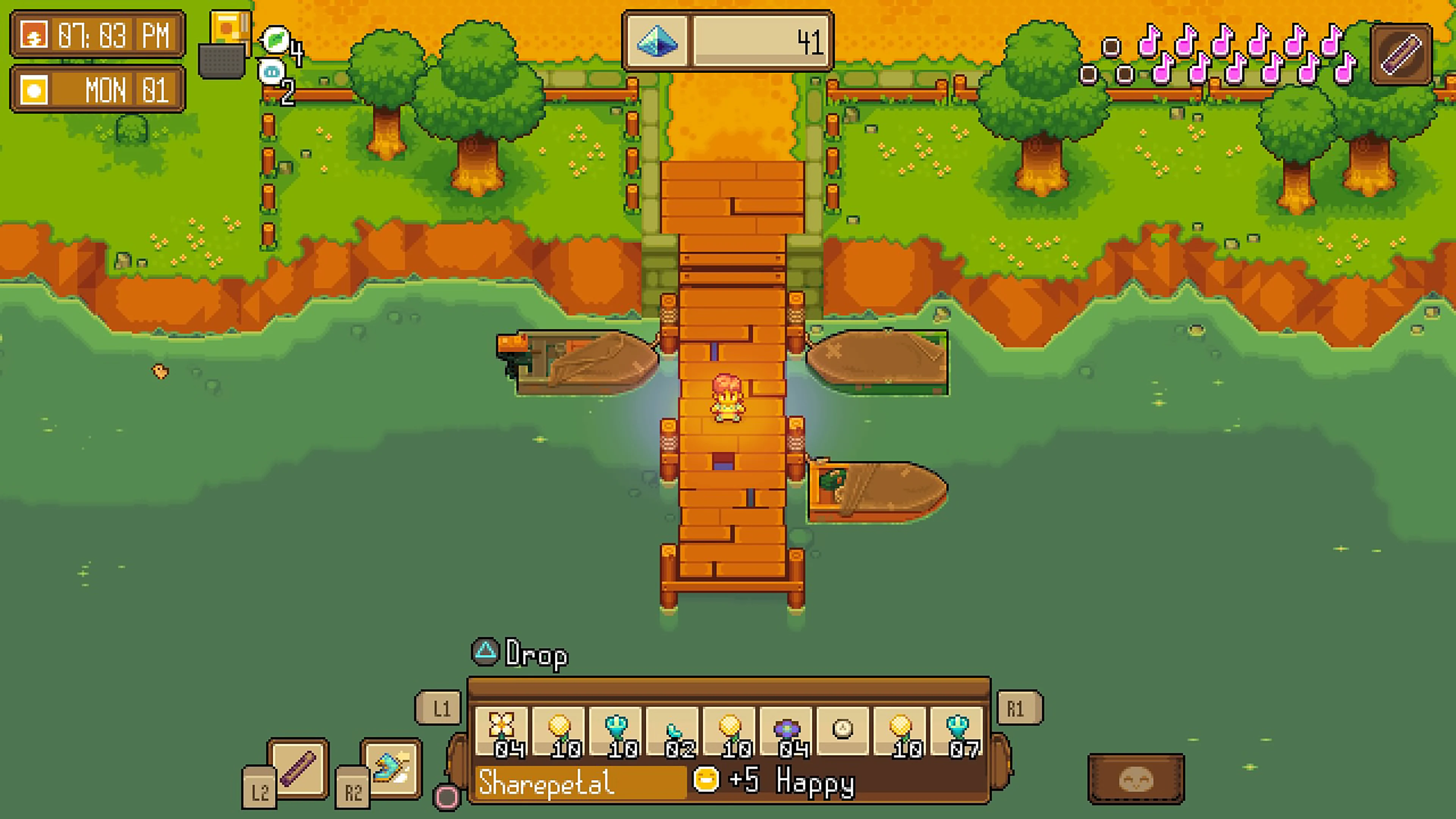The image size is (1456, 819).
Task: Click the pink circle button prompt near the hotbar
Action: point(446,797)
